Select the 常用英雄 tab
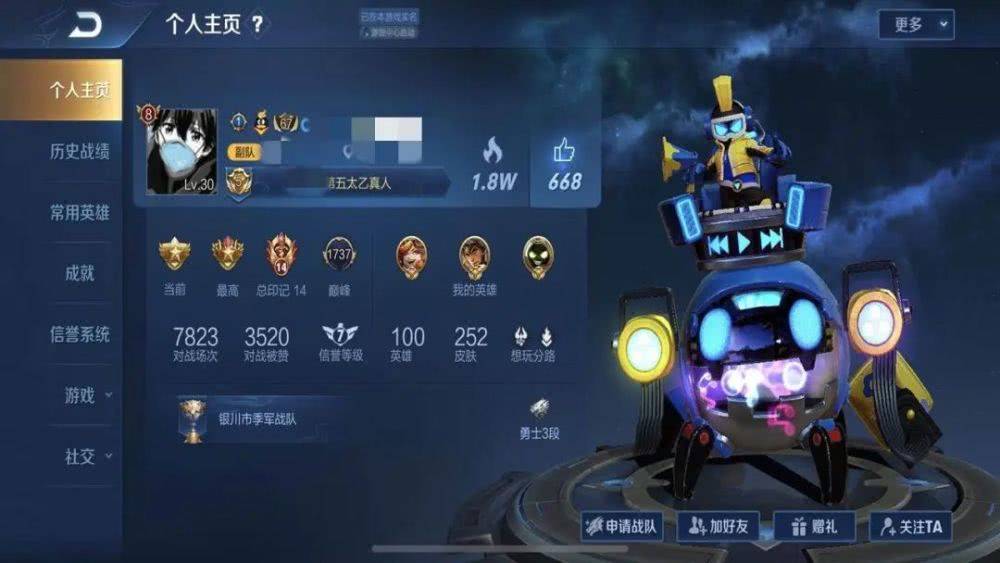The width and height of the screenshot is (1000, 563). [79, 212]
